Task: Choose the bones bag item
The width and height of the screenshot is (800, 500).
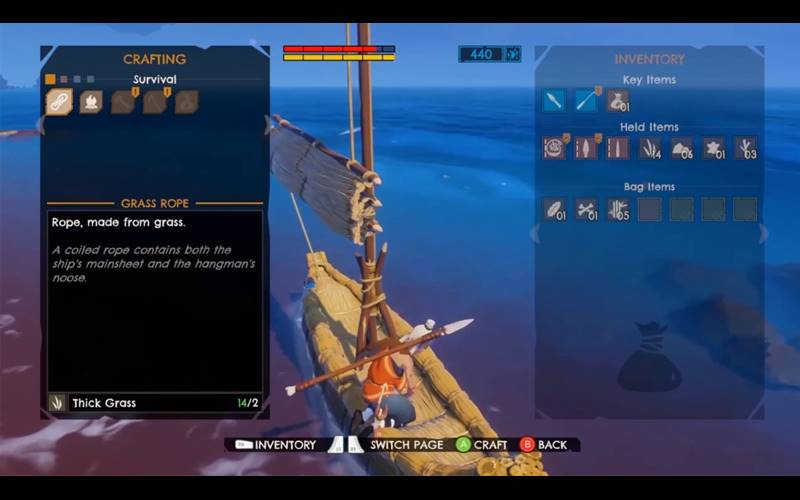Action: coord(586,209)
